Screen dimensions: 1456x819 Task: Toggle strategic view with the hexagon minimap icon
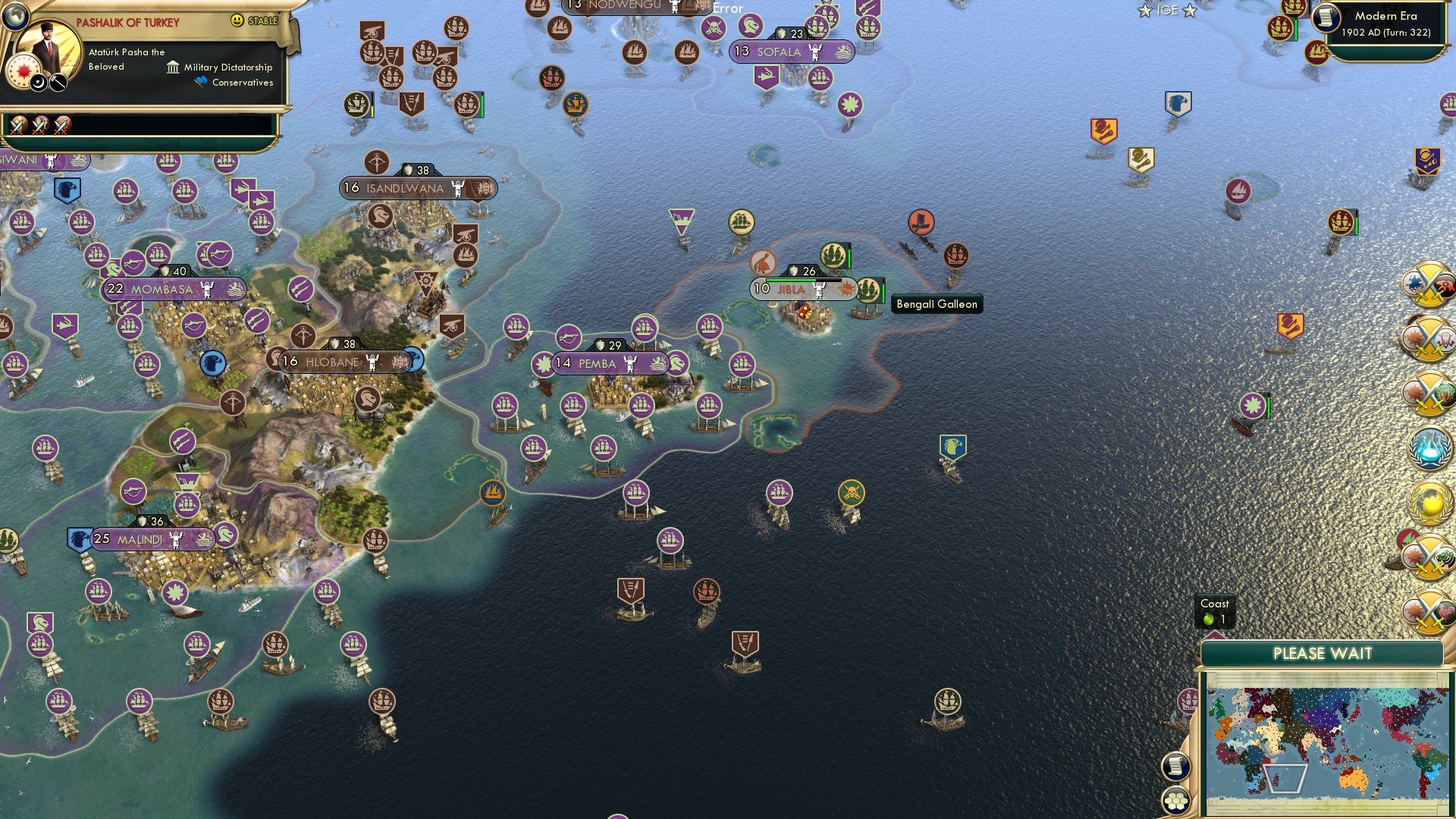coord(1175,801)
